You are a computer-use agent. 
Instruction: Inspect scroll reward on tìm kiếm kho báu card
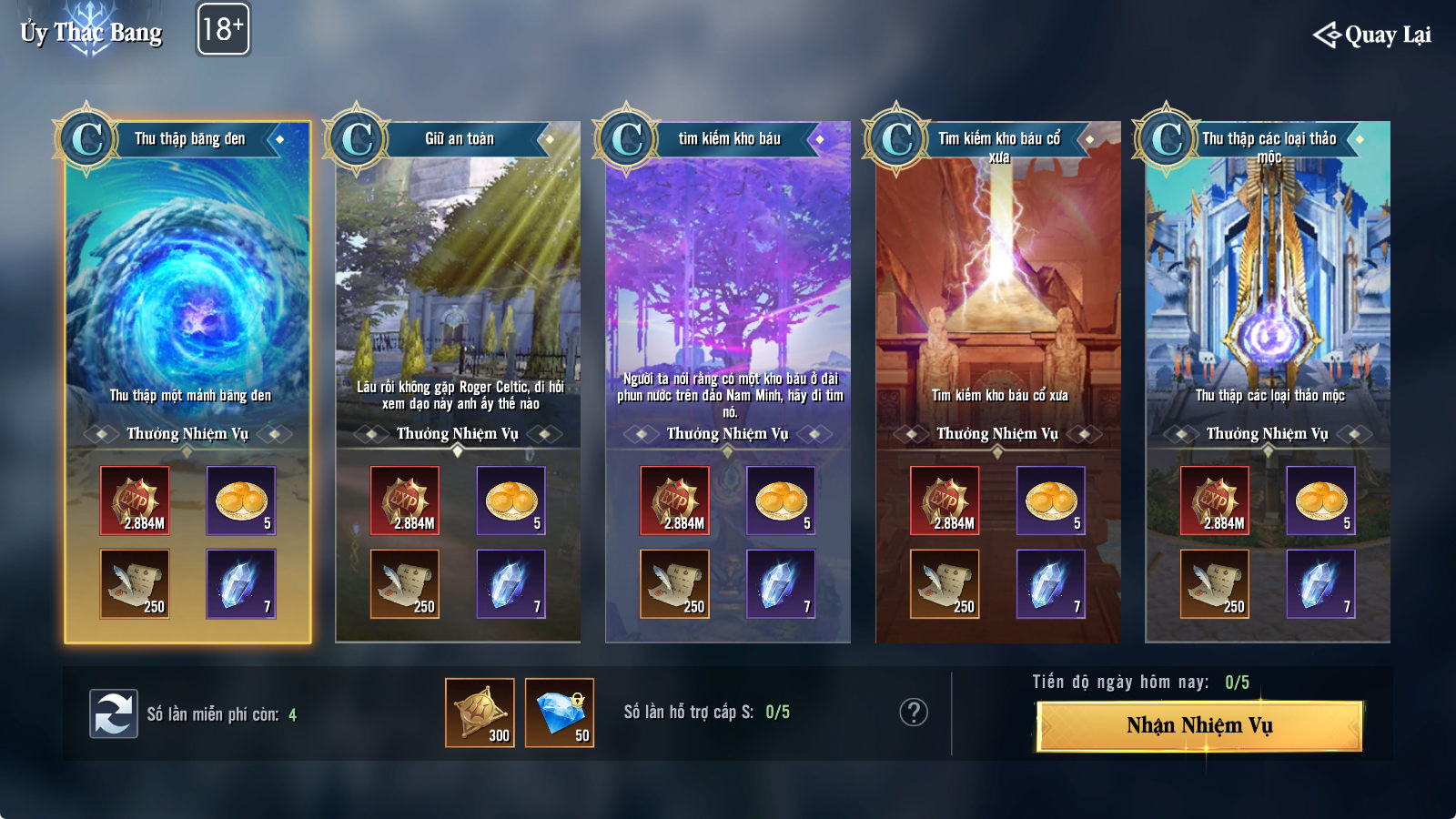674,583
